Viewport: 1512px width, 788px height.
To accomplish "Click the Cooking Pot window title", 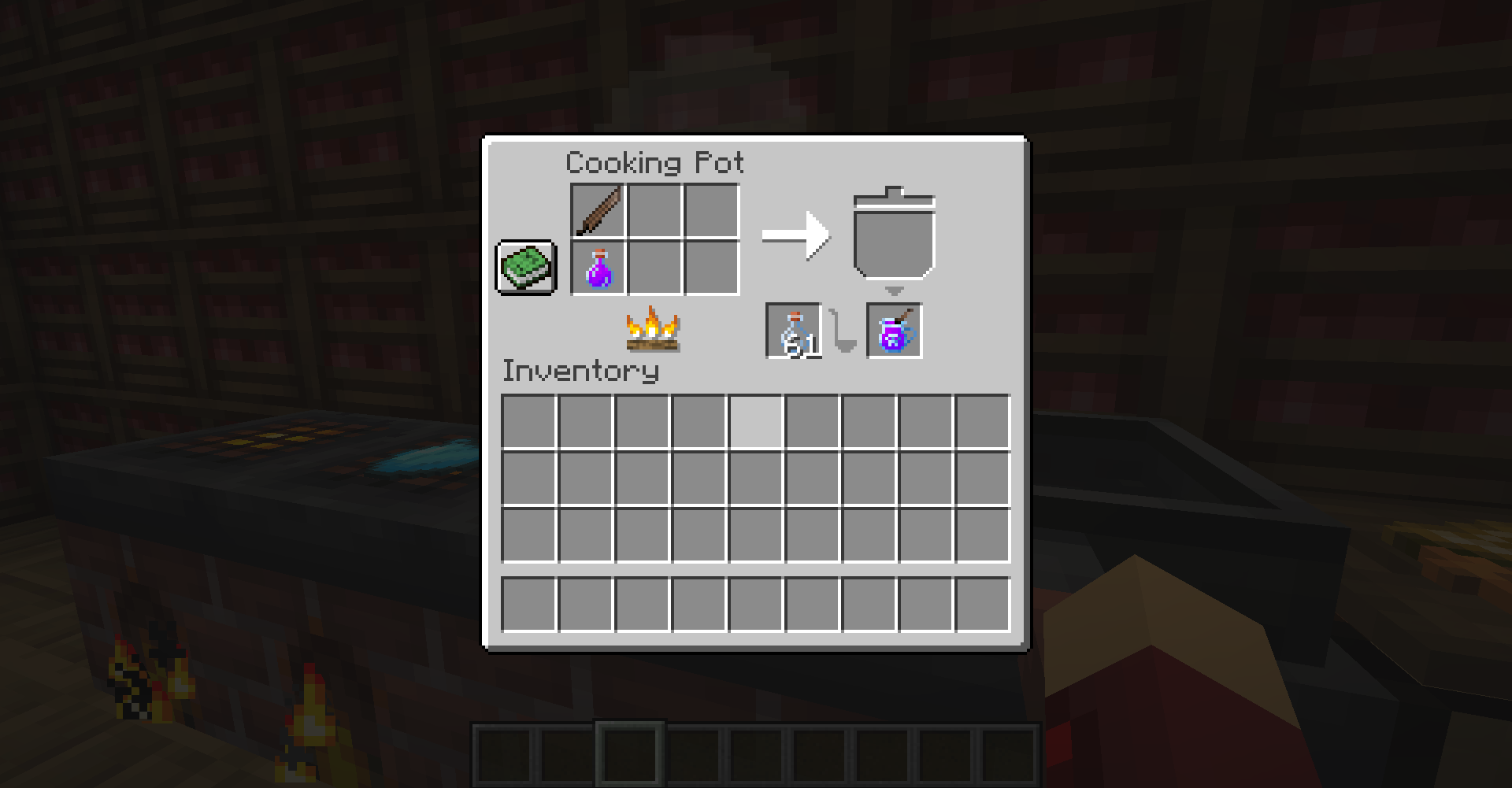I will click(654, 162).
